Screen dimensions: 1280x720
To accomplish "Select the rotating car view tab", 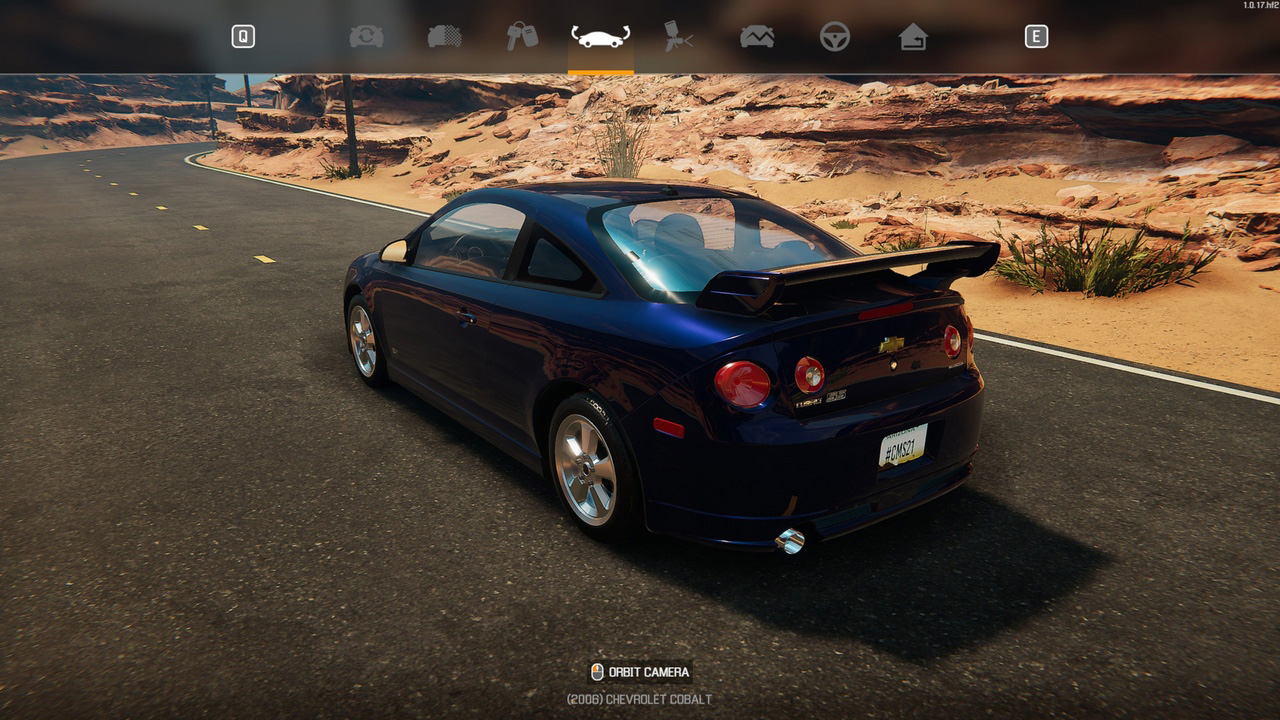I will pos(600,37).
